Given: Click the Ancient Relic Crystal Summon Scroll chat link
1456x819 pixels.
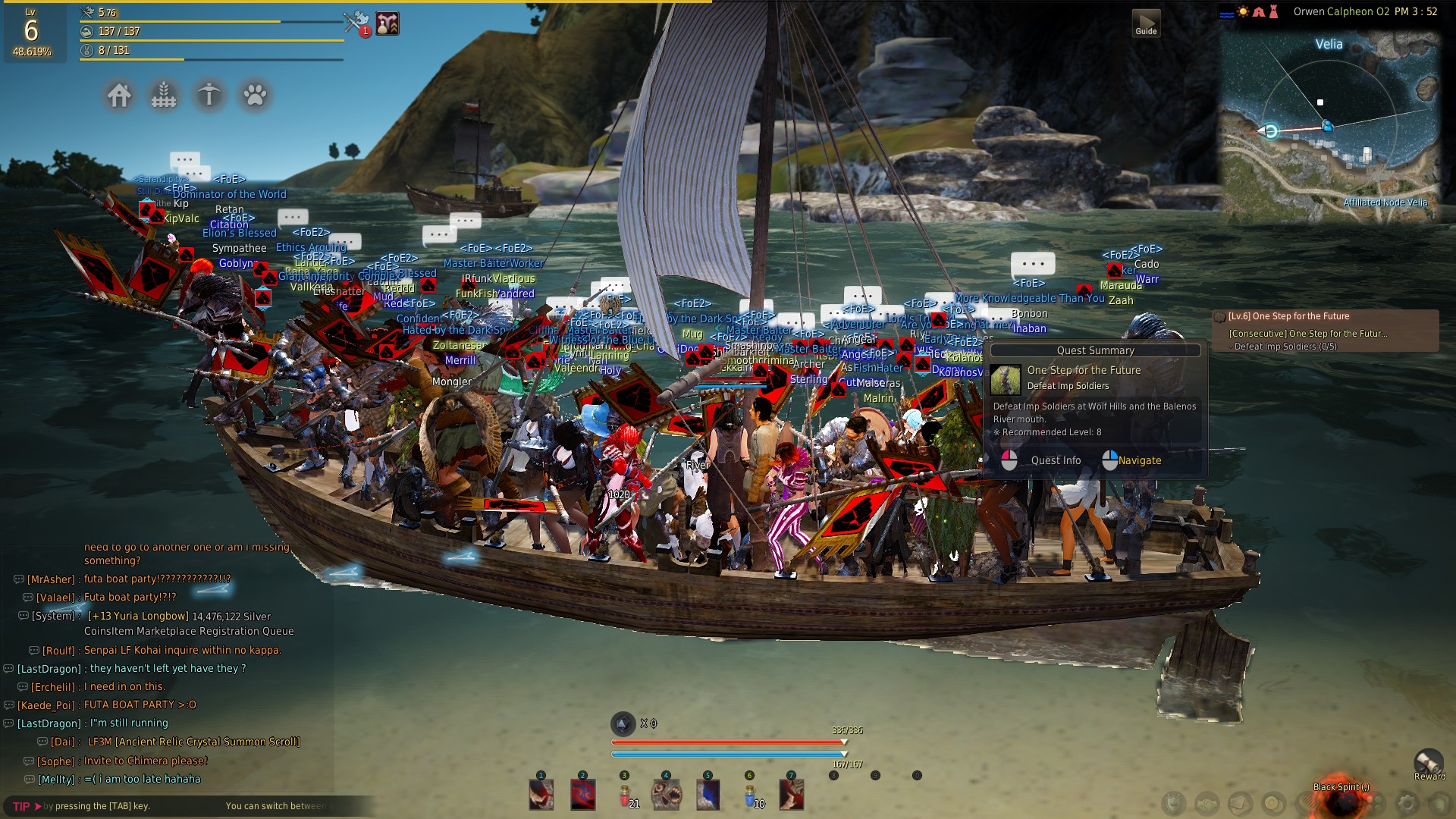Looking at the screenshot, I should click(194, 742).
